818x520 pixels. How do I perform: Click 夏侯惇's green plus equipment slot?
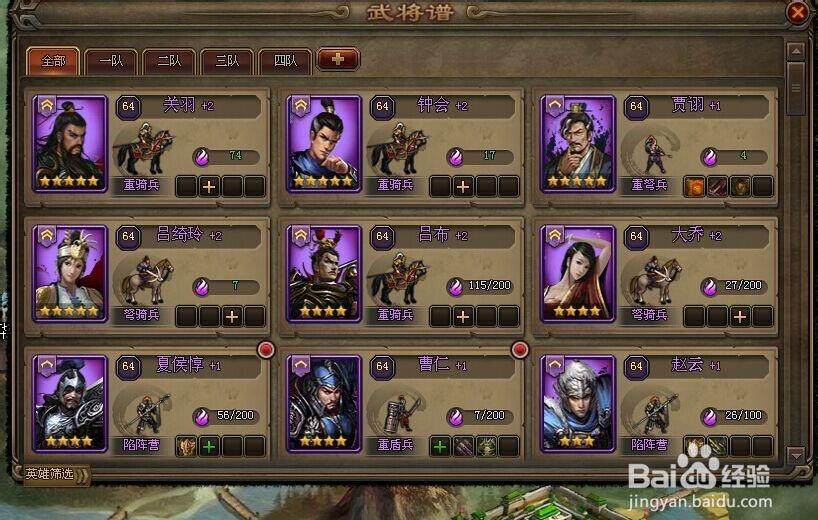click(209, 446)
